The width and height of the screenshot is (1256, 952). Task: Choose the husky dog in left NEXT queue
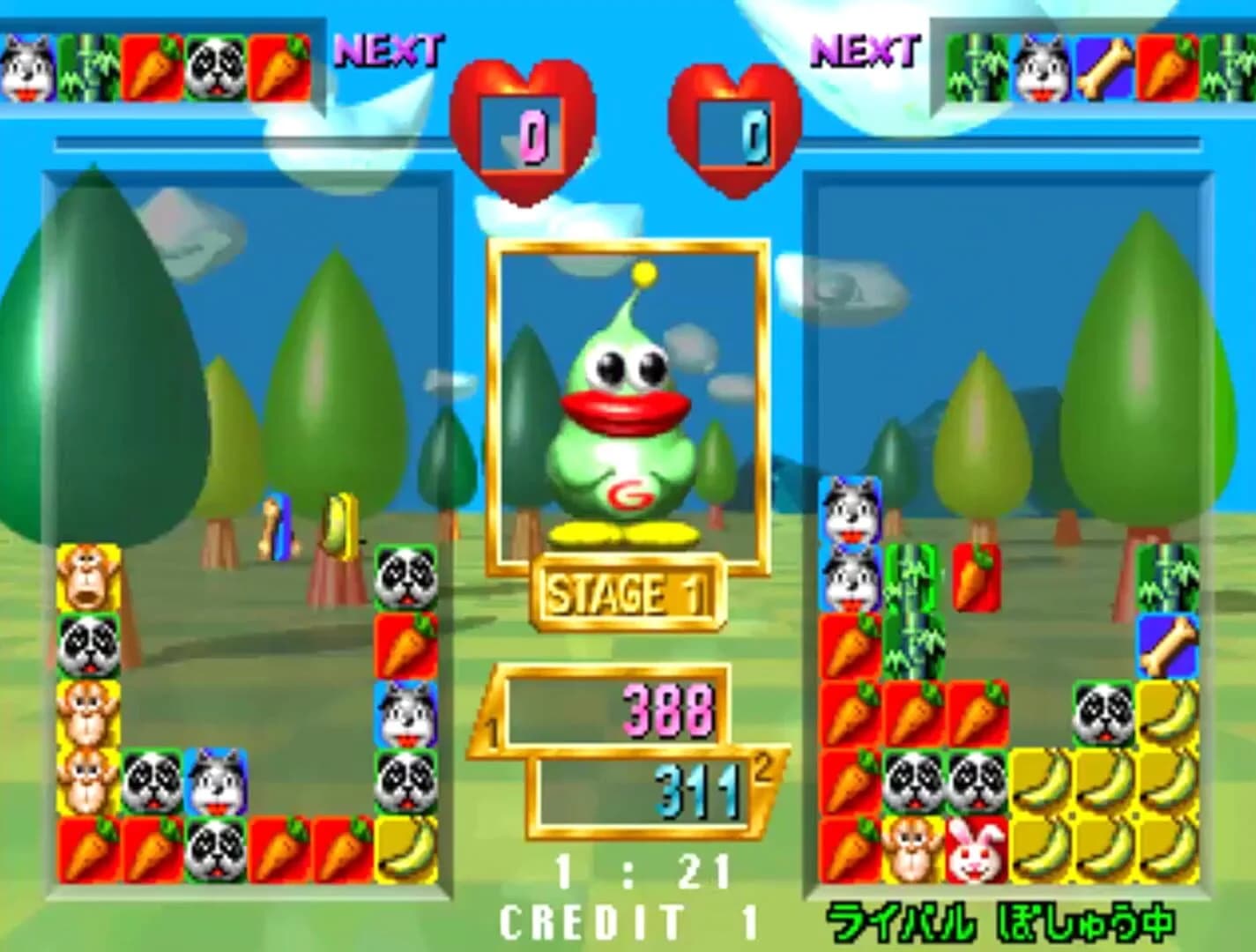pos(28,67)
